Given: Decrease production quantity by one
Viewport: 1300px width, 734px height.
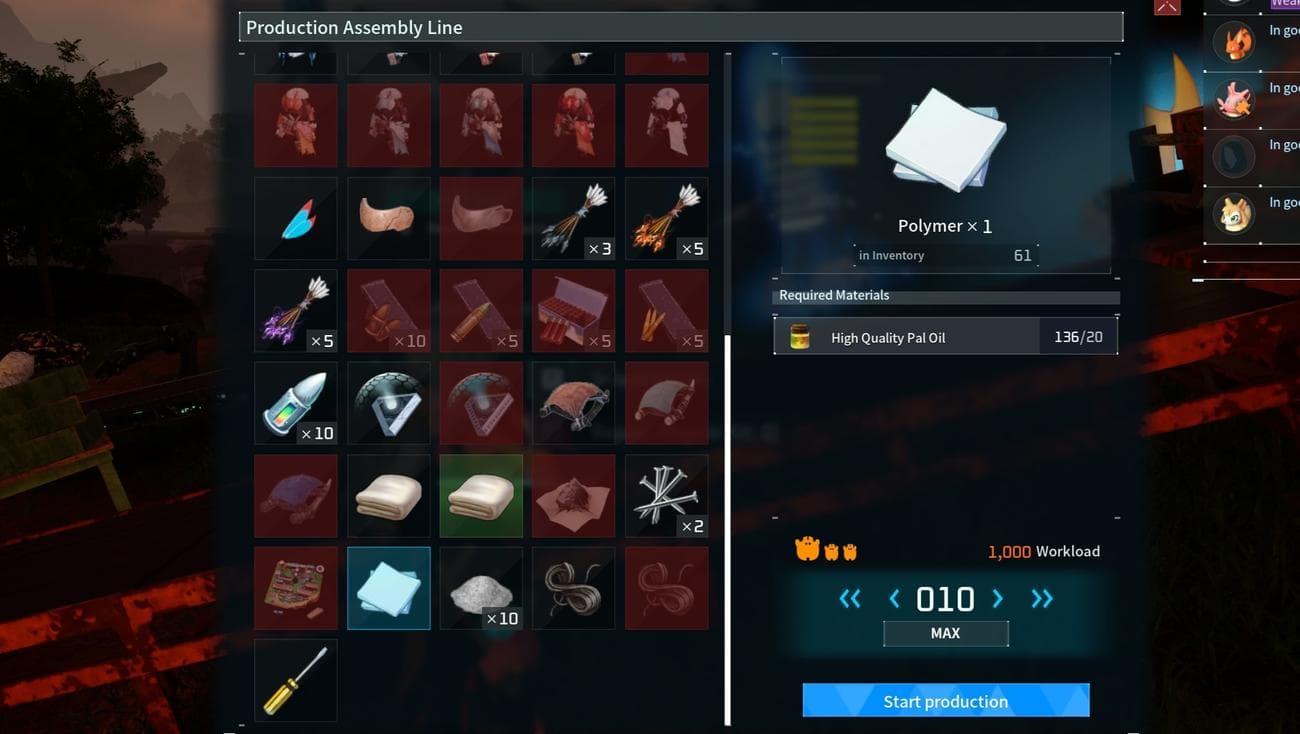Looking at the screenshot, I should click(894, 599).
